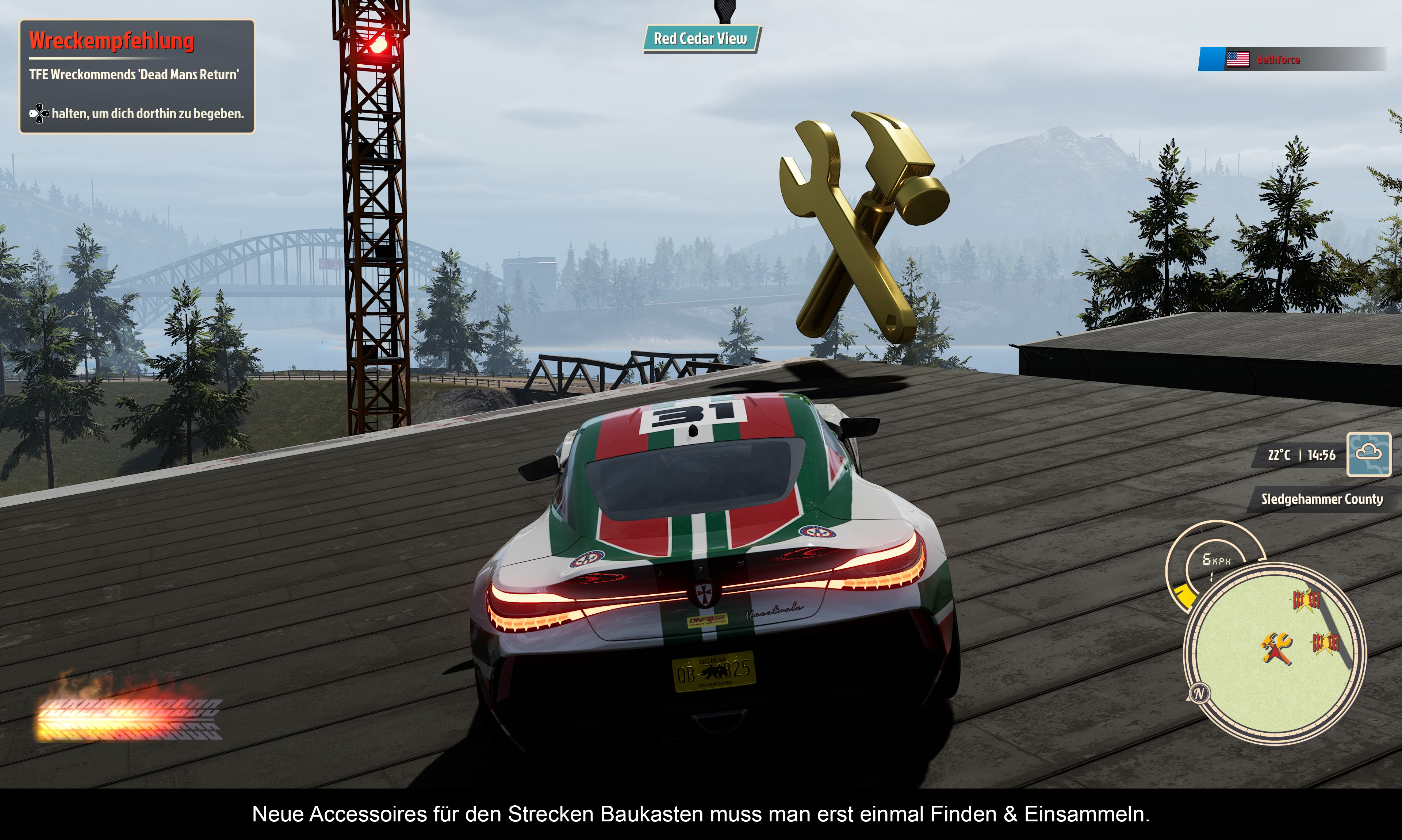The height and width of the screenshot is (840, 1402).
Task: Open the cloudy weather icon
Action: tap(1368, 454)
